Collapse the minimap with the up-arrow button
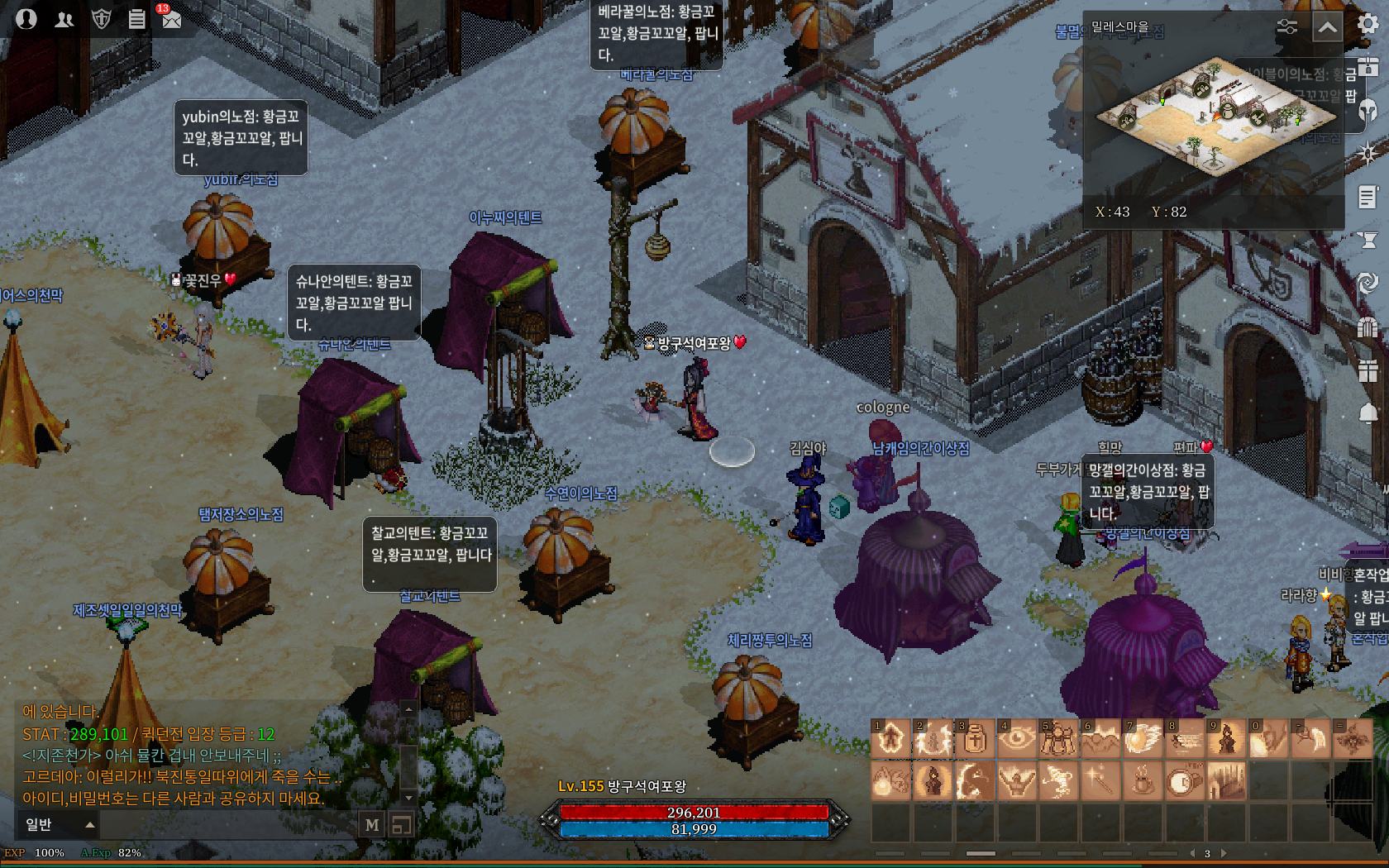This screenshot has width=1389, height=868. [x=1327, y=27]
